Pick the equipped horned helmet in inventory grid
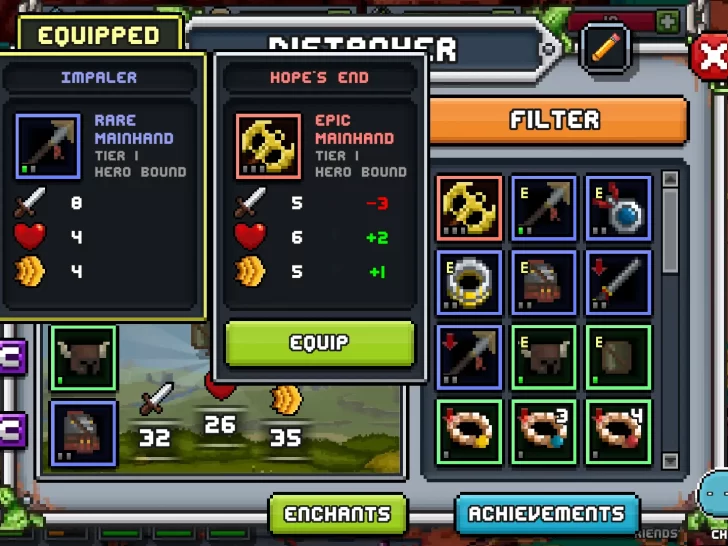The height and width of the screenshot is (546, 728). 544,357
